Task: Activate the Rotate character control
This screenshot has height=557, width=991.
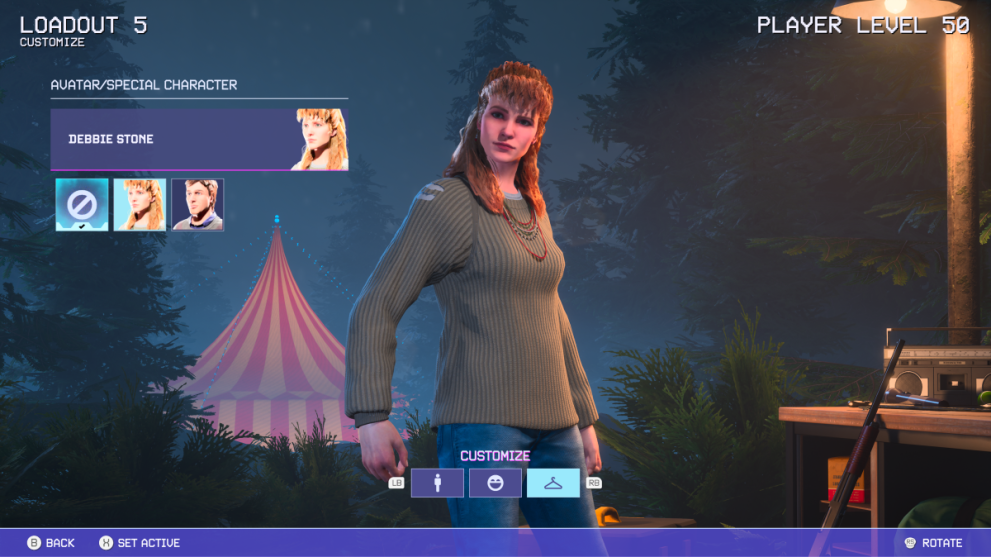Action: [933, 543]
